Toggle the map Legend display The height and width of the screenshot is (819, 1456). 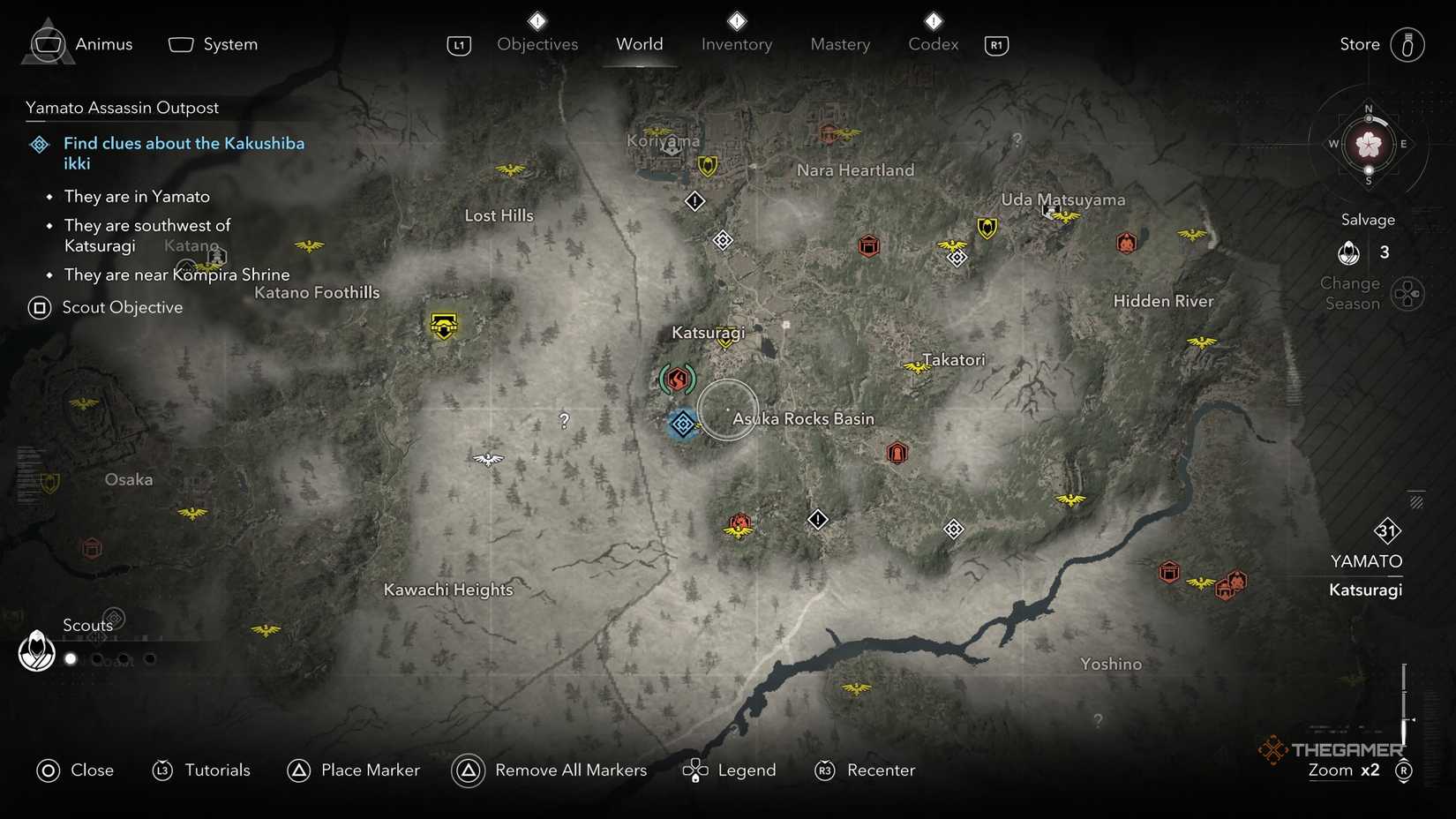729,770
